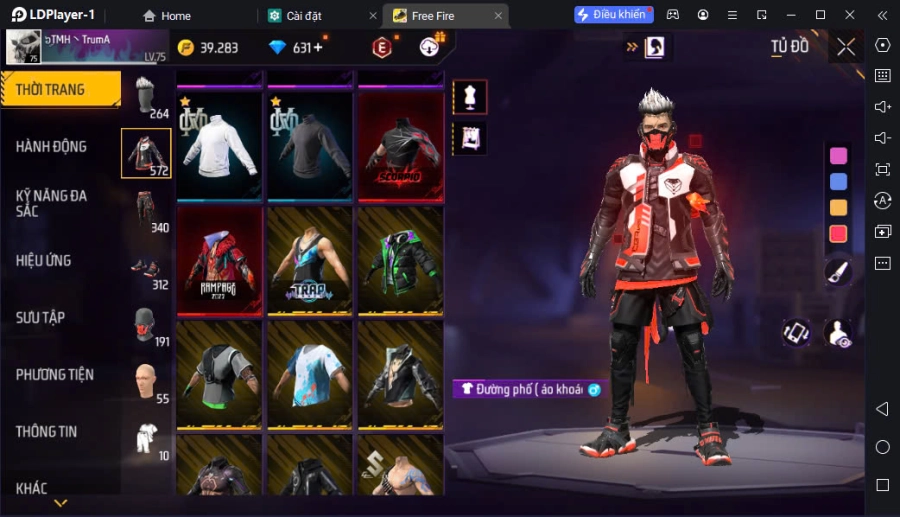900x517 pixels.
Task: Switch to the pants subcategory with 340 items
Action: click(147, 210)
